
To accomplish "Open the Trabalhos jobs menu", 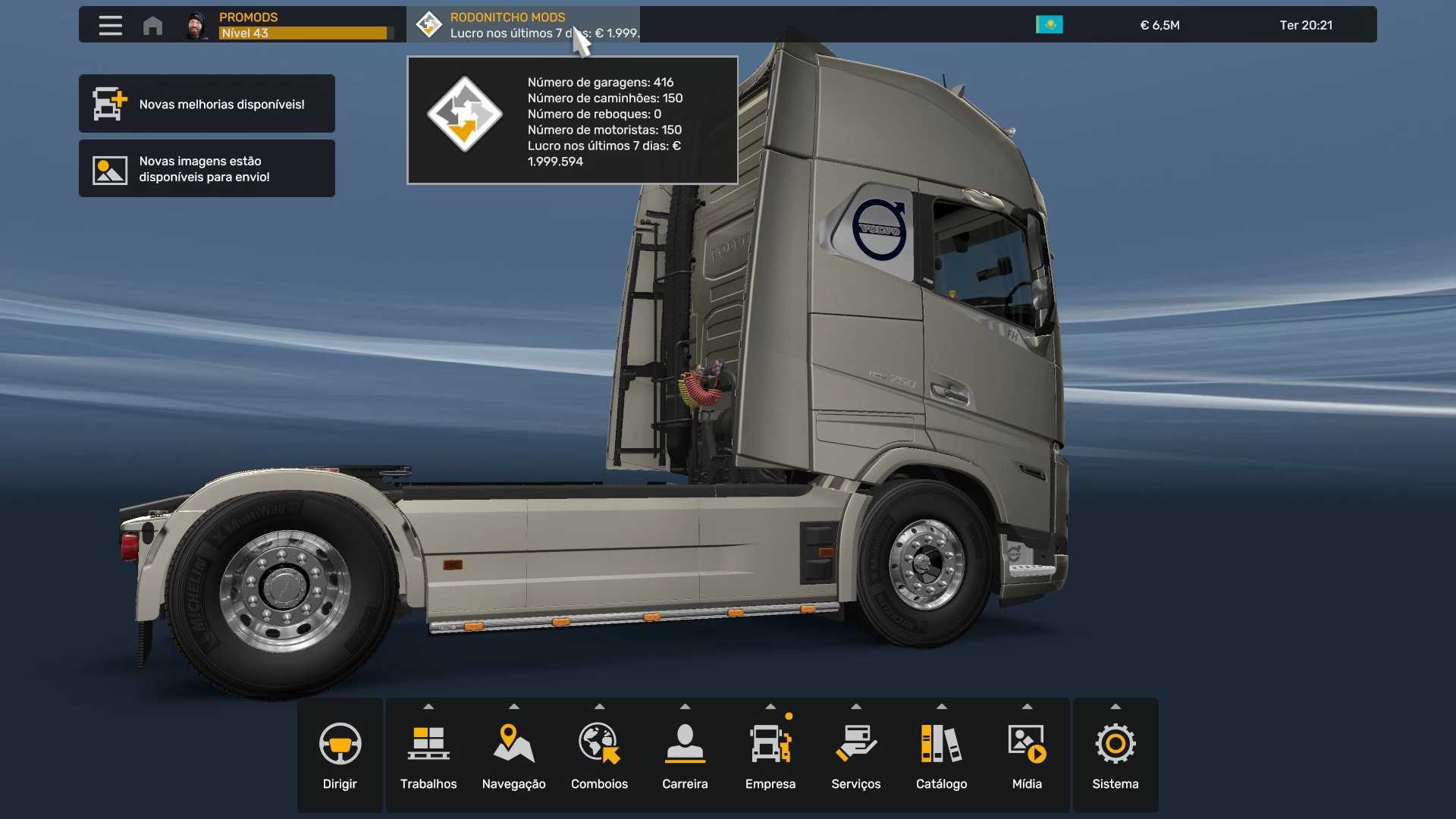I will (x=428, y=755).
